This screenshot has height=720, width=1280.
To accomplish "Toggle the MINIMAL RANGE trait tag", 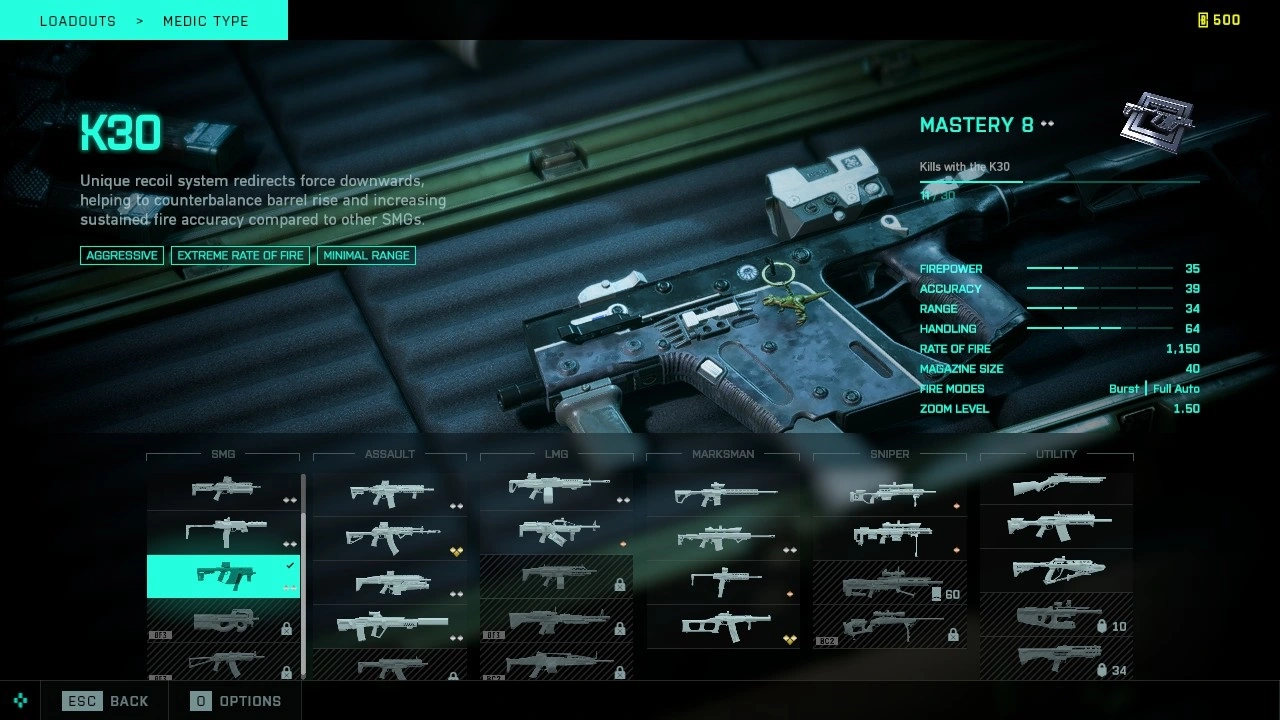I will click(x=366, y=255).
